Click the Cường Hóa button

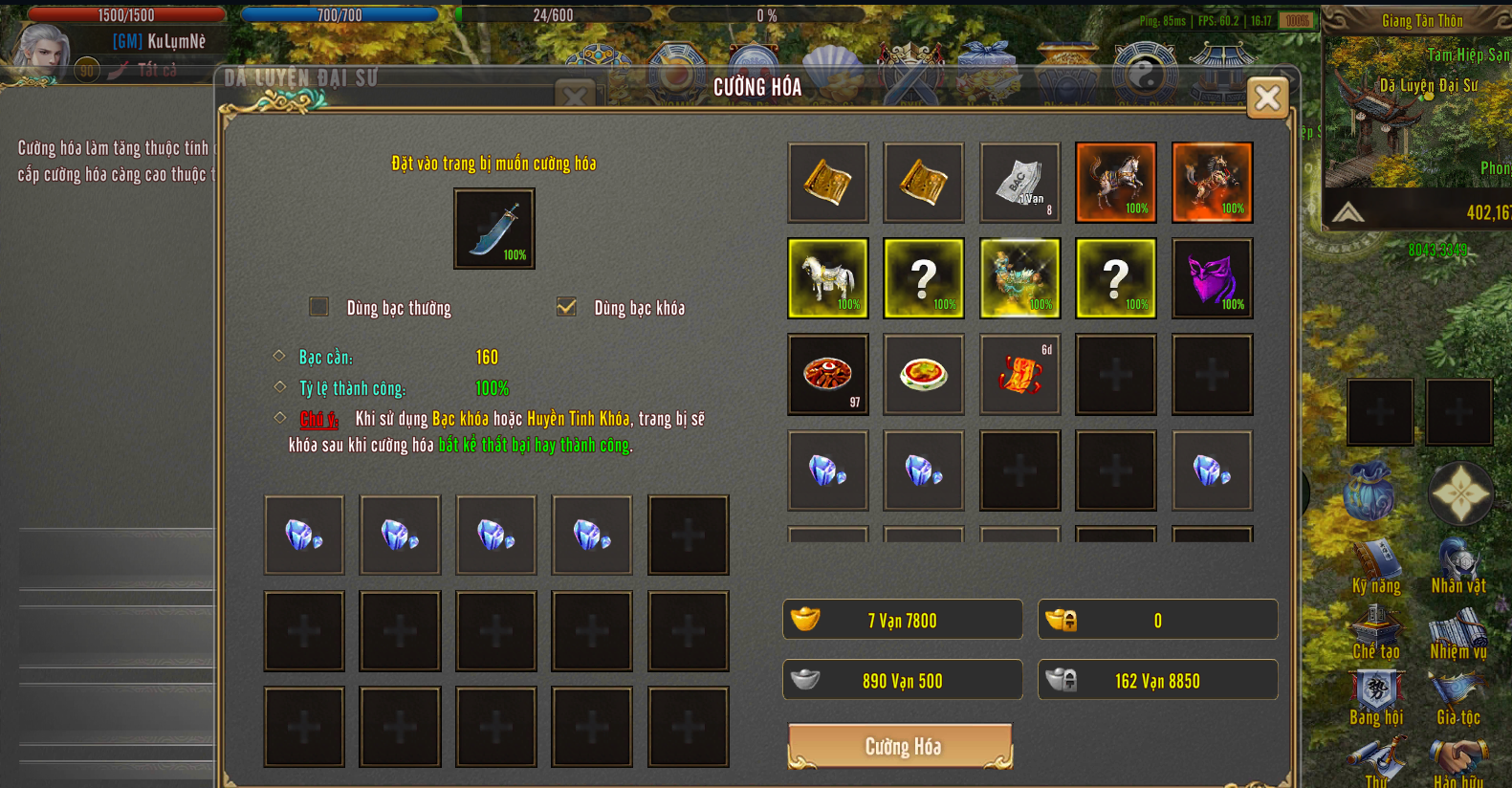[900, 746]
